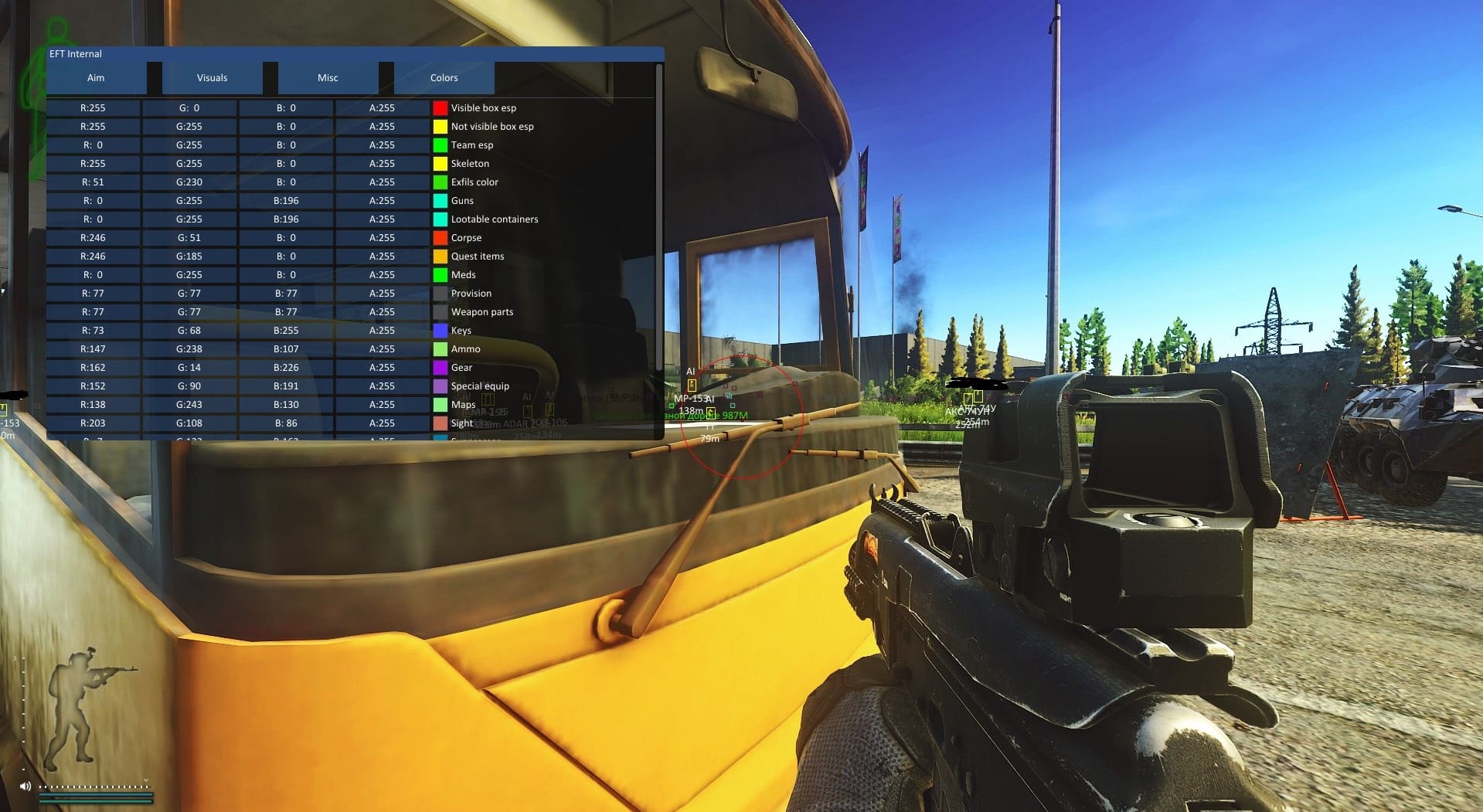Open the Visuals tab
Screen dimensions: 1483x812
pos(212,78)
